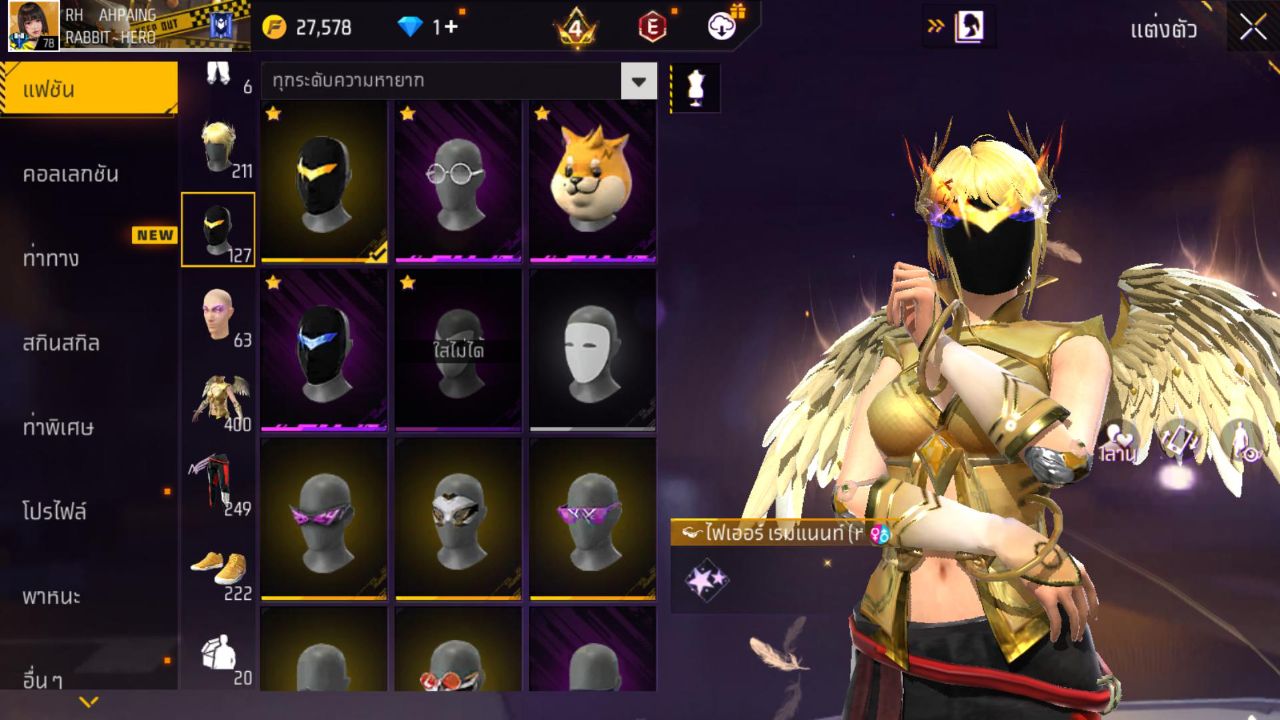Select the Shiba dog head mask
This screenshot has height=720, width=1280.
coord(592,181)
